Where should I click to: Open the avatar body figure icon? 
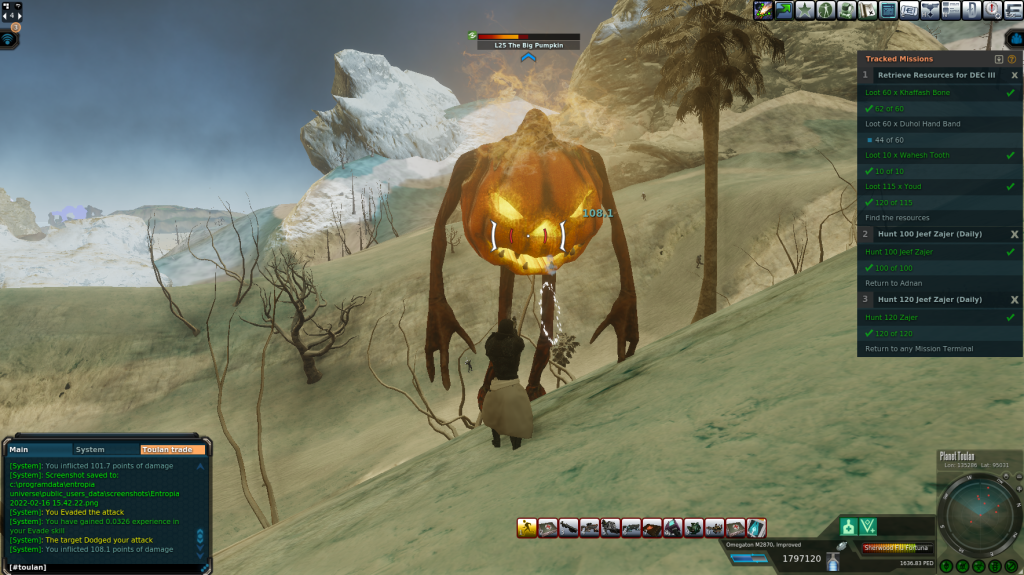(826, 10)
